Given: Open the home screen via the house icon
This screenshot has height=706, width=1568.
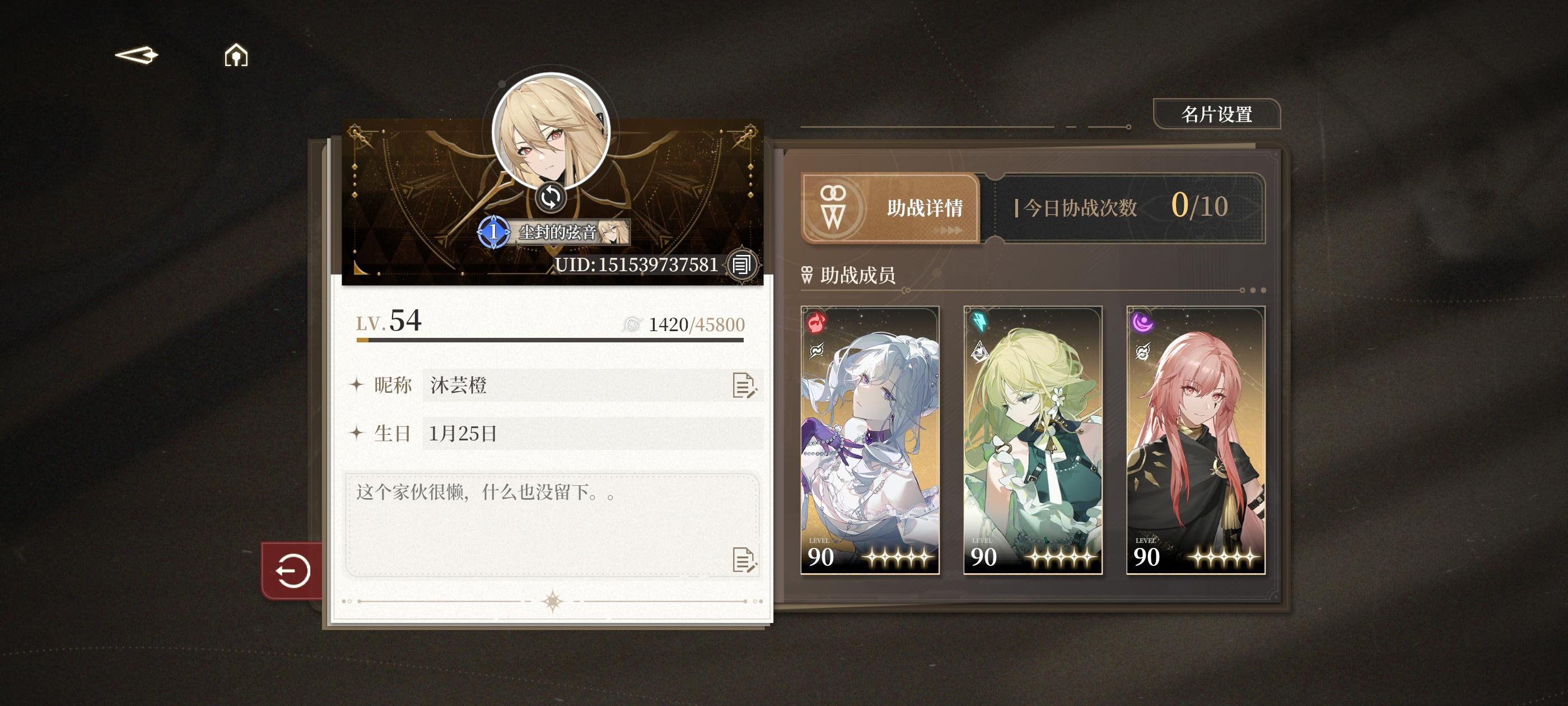Looking at the screenshot, I should pyautogui.click(x=236, y=55).
